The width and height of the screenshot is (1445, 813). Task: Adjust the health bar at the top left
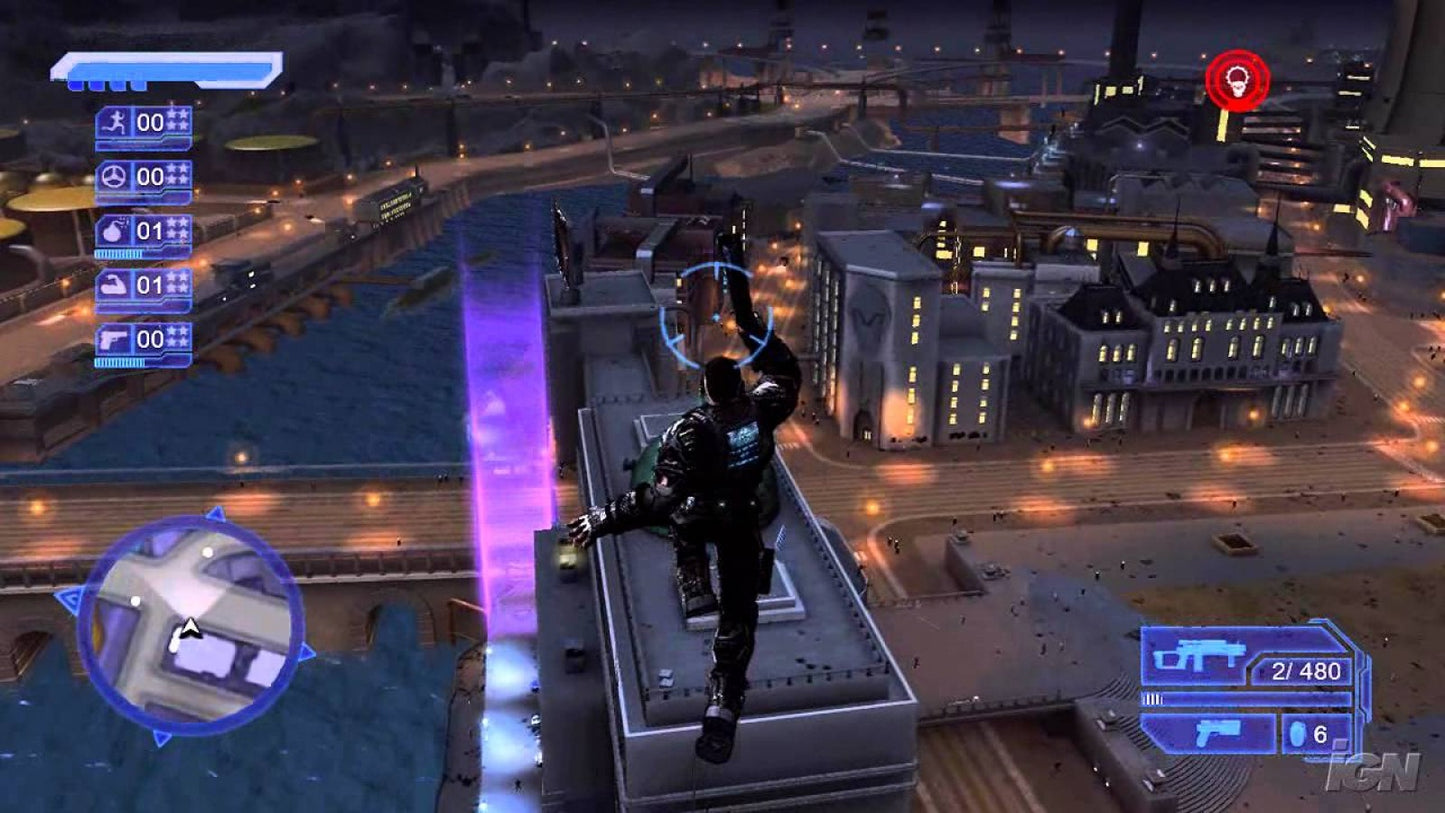point(168,68)
